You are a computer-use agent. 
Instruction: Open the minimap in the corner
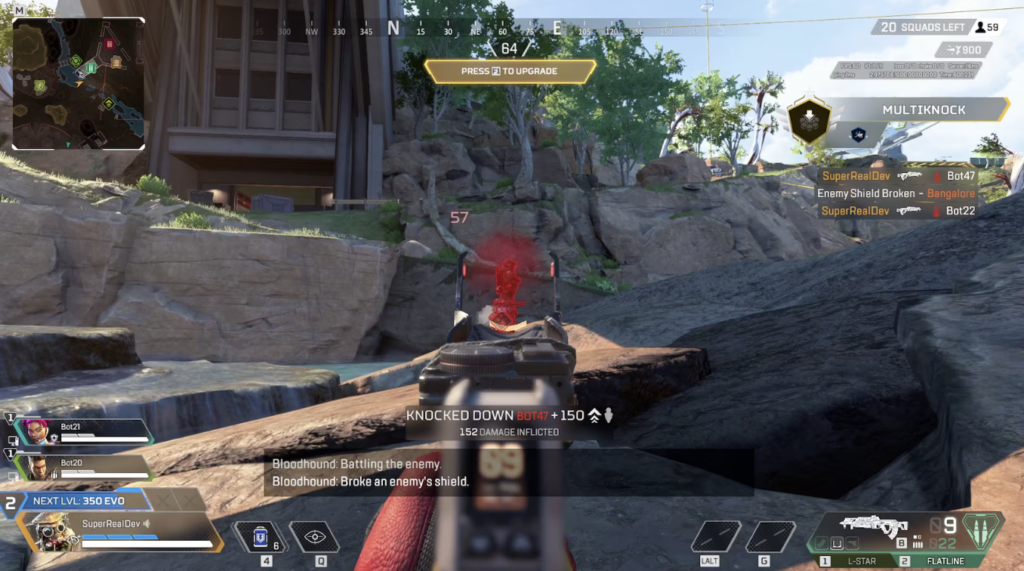tap(78, 84)
